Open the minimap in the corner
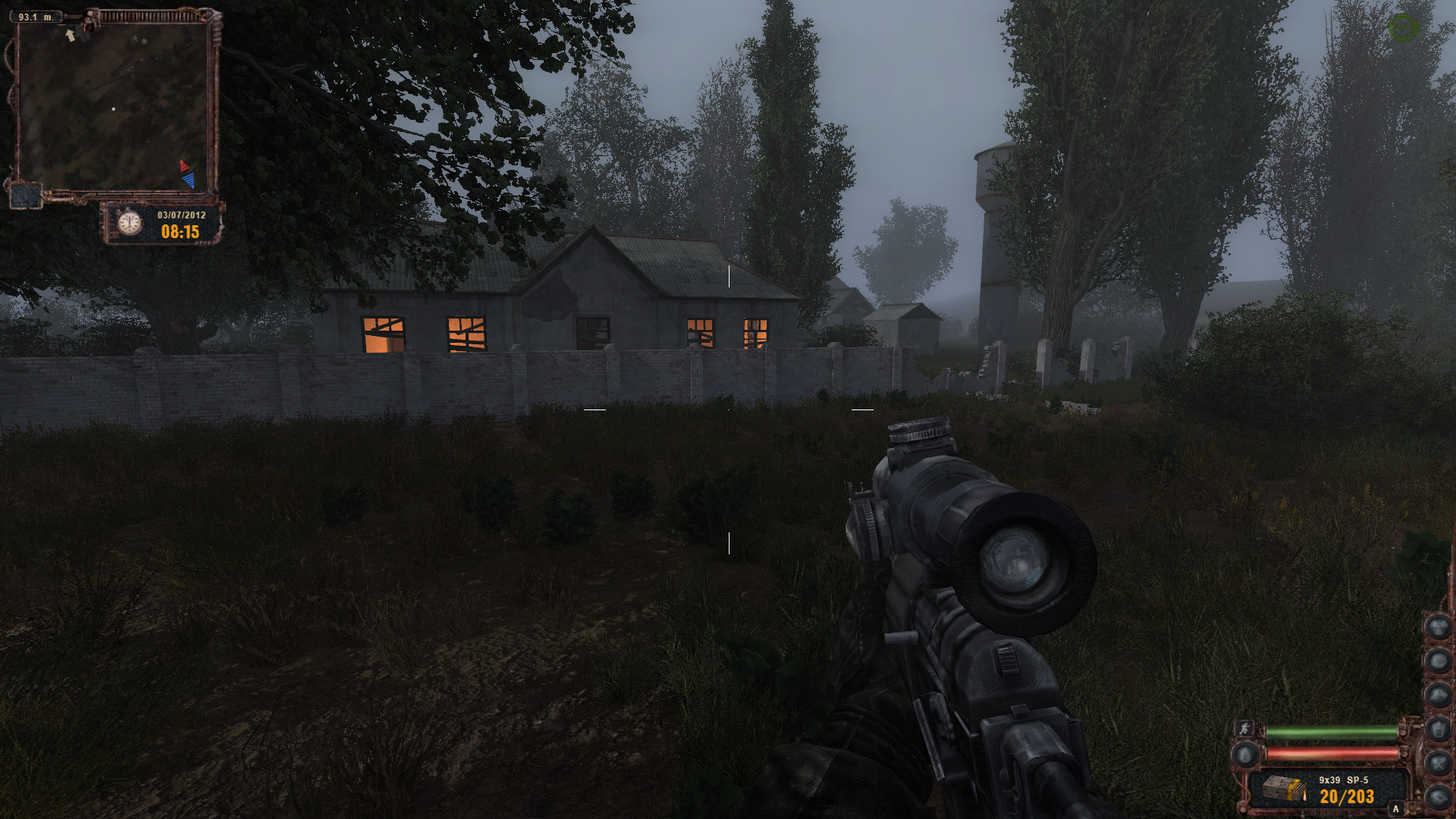Viewport: 1456px width, 819px height. [114, 106]
